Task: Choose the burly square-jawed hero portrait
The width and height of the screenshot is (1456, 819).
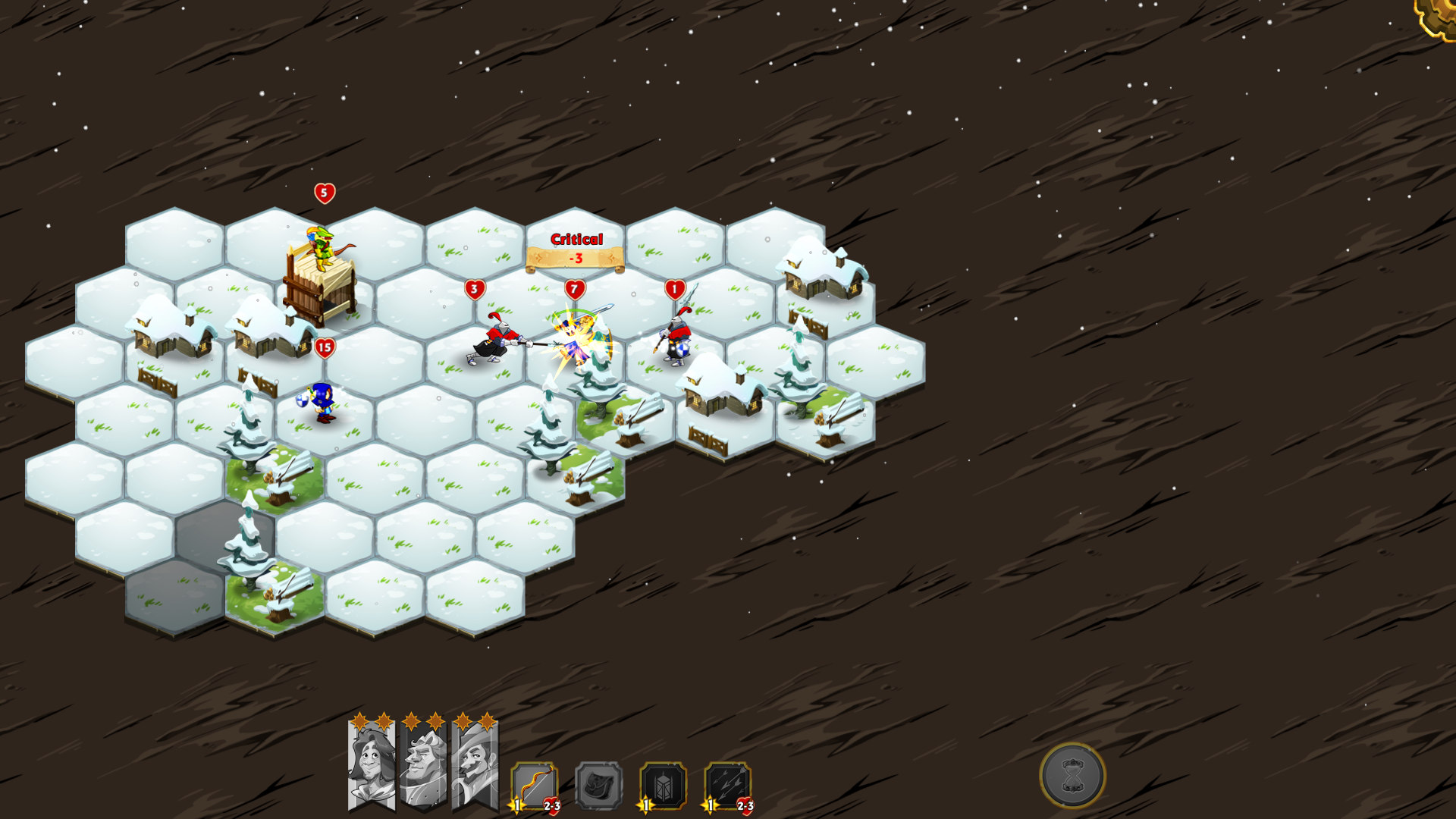Action: click(423, 764)
